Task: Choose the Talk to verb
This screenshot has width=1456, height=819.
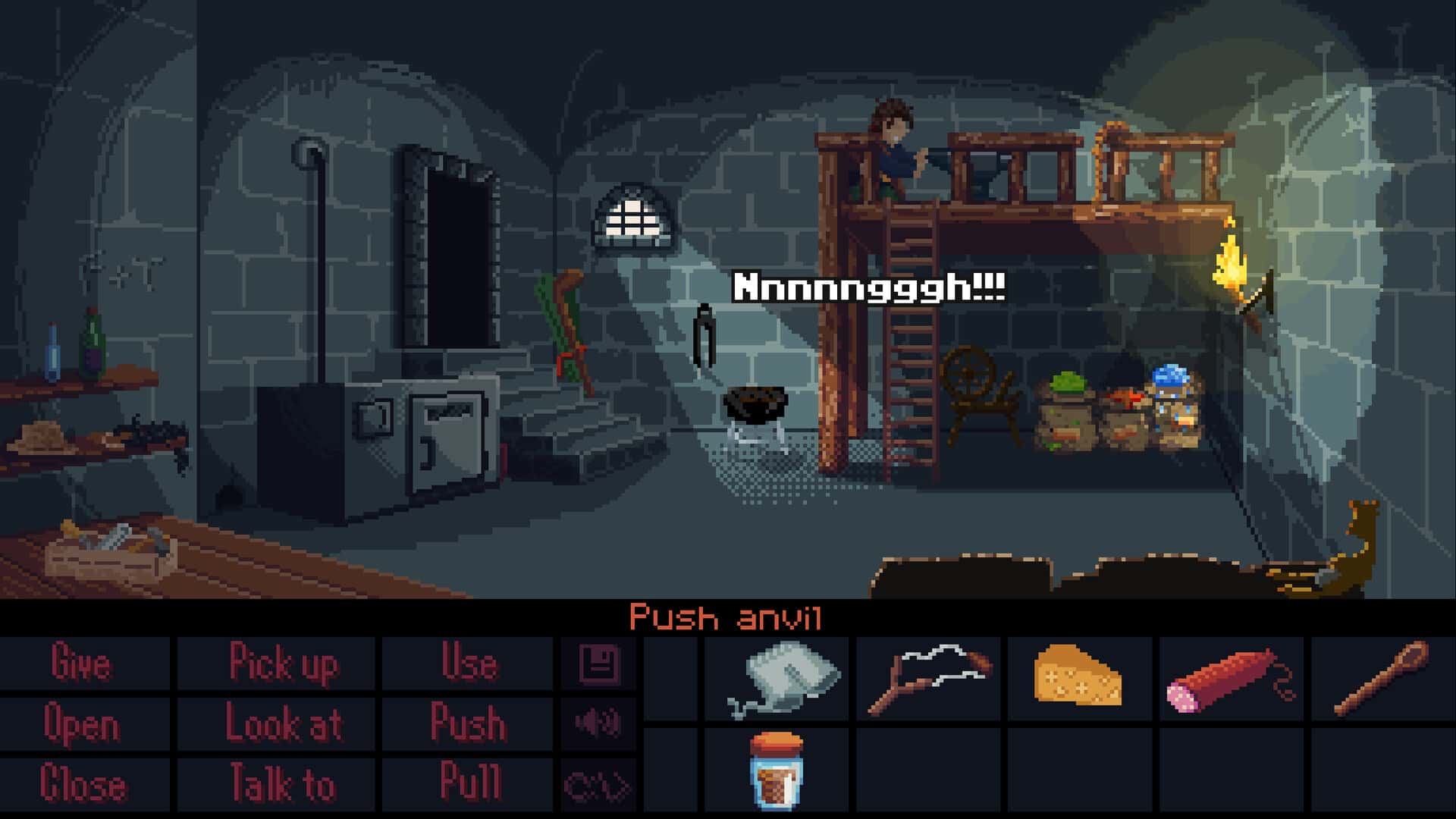Action: (283, 784)
